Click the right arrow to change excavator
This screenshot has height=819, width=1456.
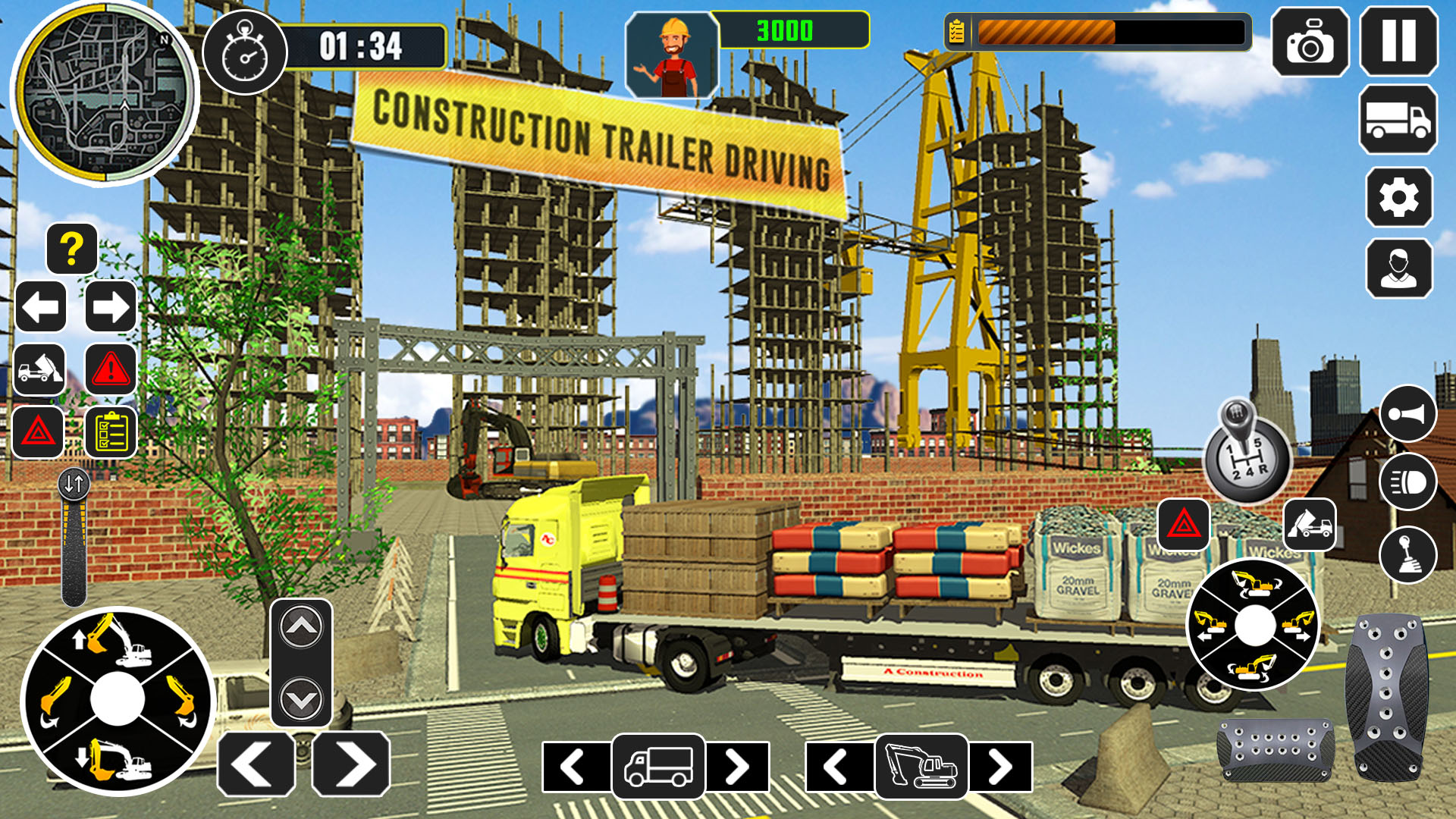point(1001,768)
